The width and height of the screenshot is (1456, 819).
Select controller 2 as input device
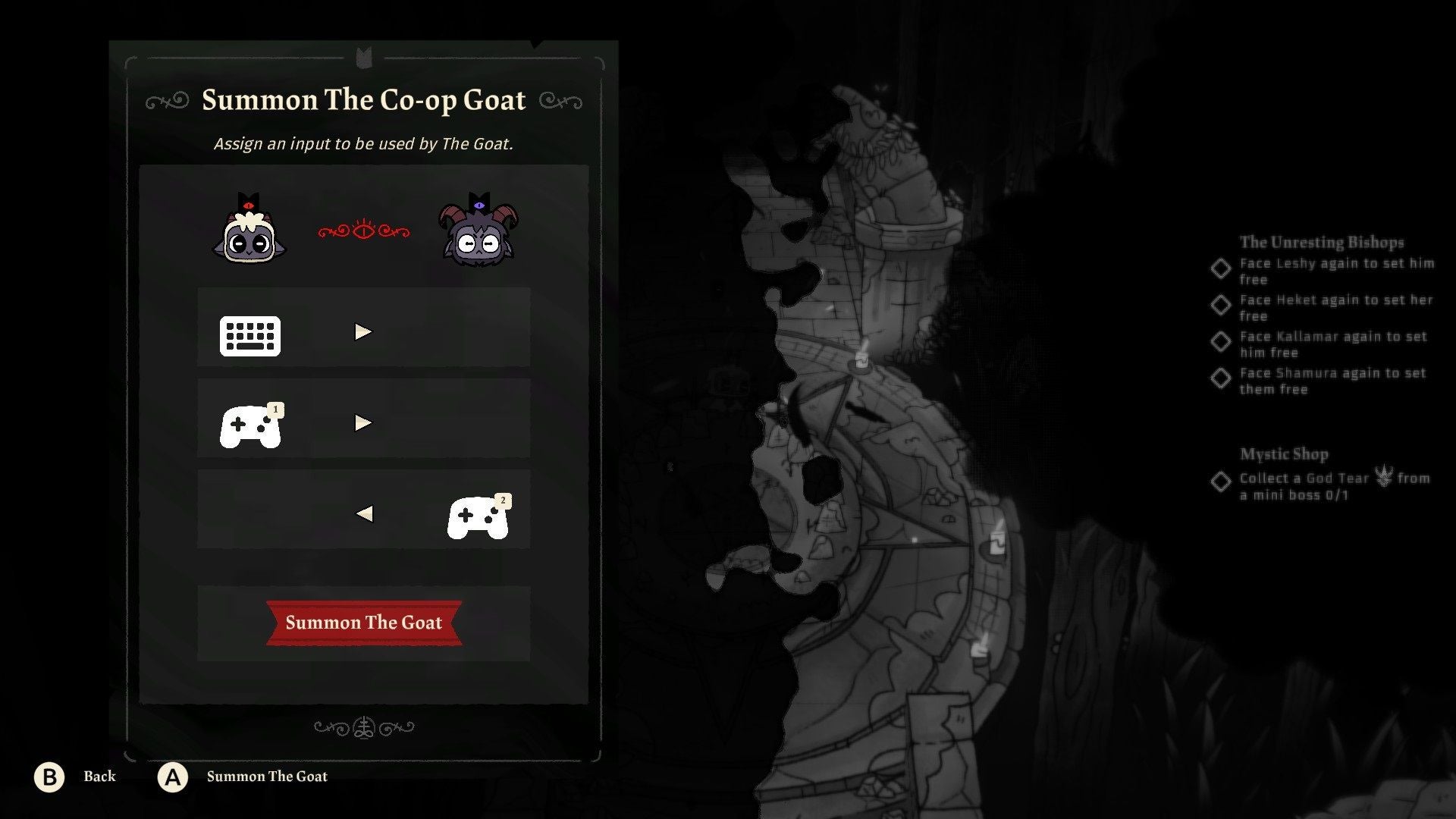pyautogui.click(x=478, y=516)
